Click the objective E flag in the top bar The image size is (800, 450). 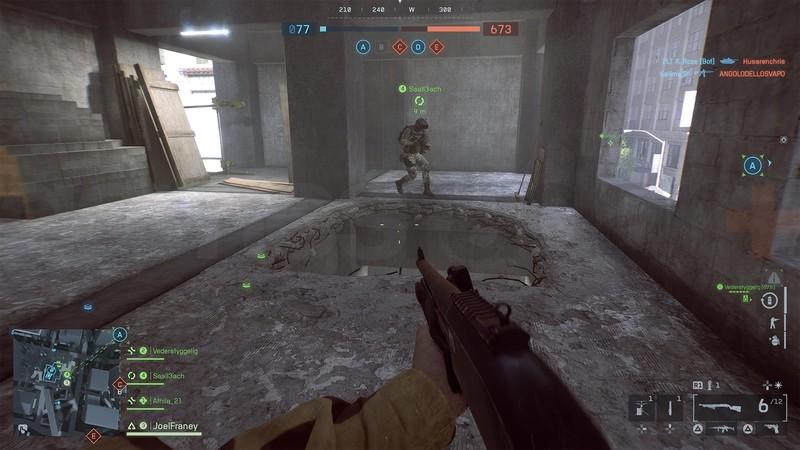435,46
